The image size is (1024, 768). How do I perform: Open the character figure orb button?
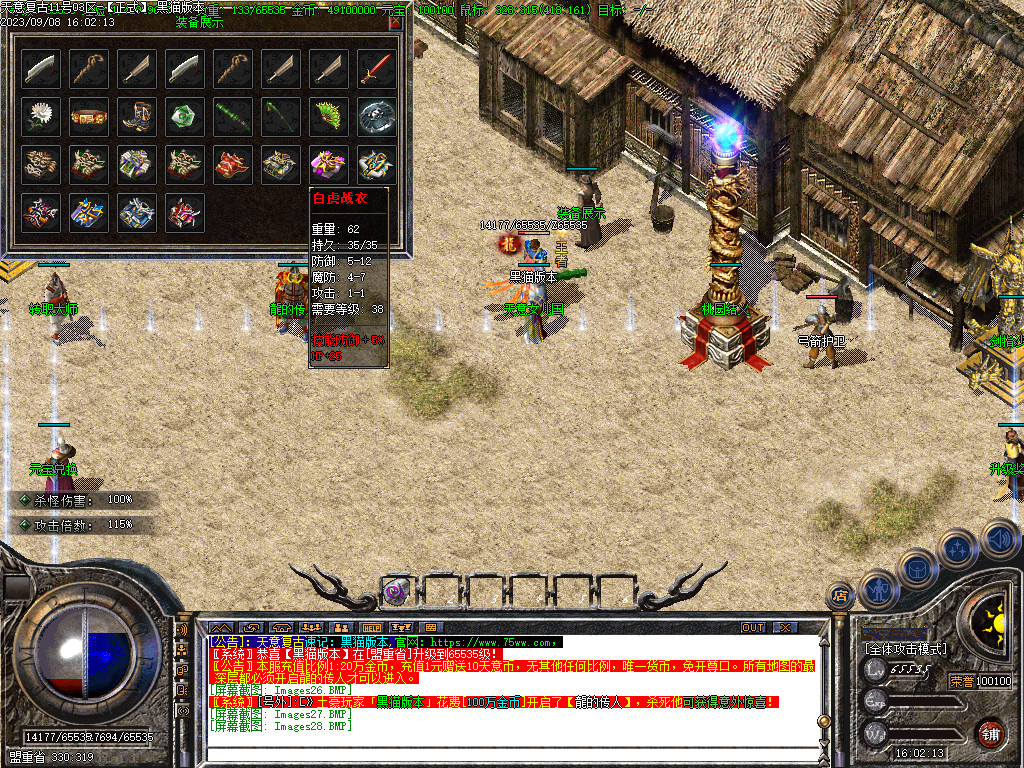coord(879,590)
